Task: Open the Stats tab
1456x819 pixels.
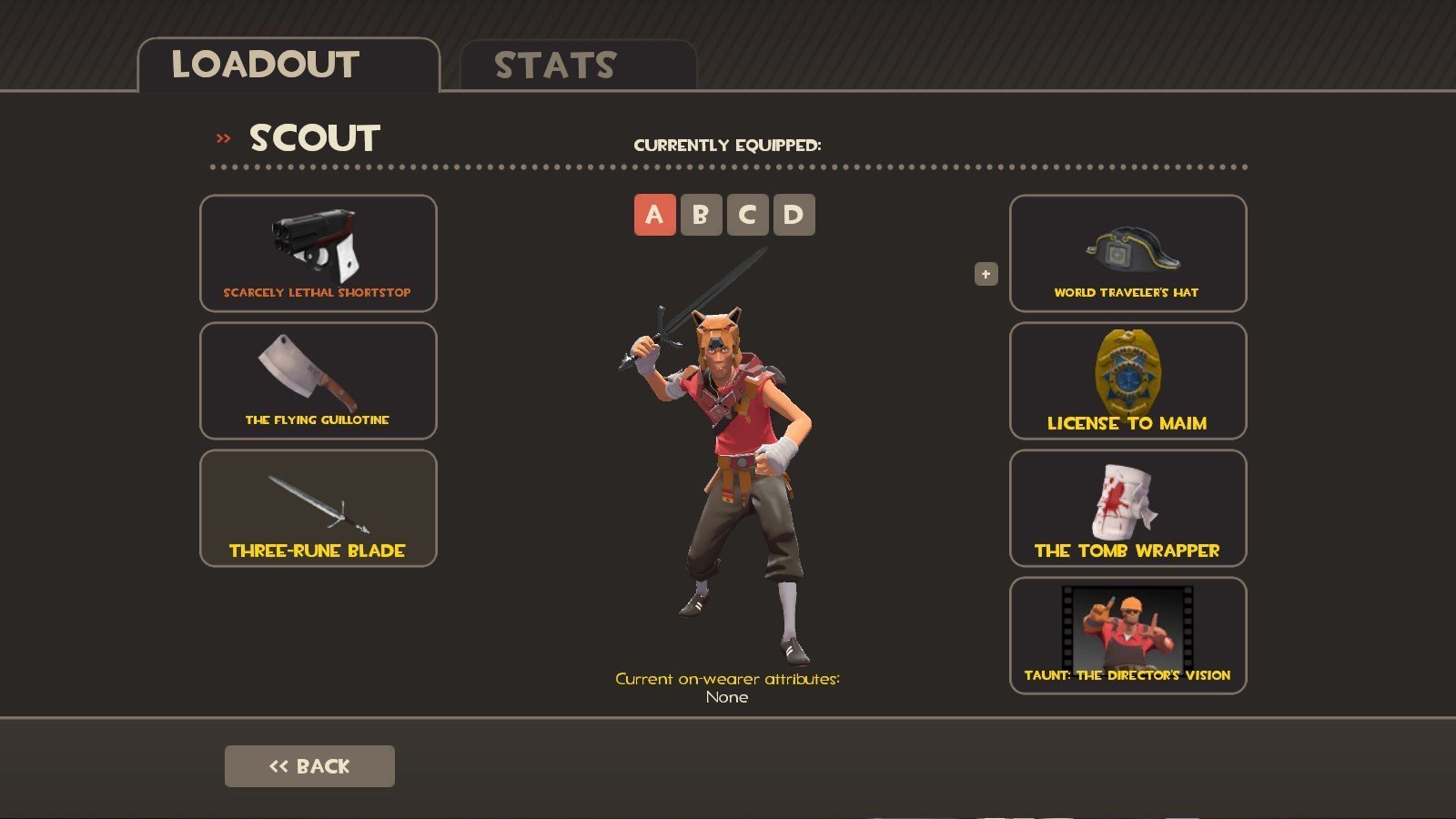Action: click(578, 66)
